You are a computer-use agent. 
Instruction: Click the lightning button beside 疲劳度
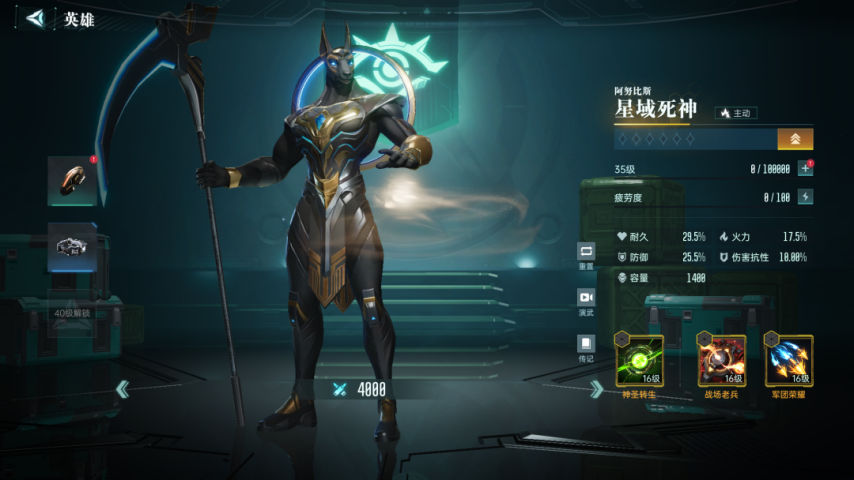pyautogui.click(x=805, y=197)
